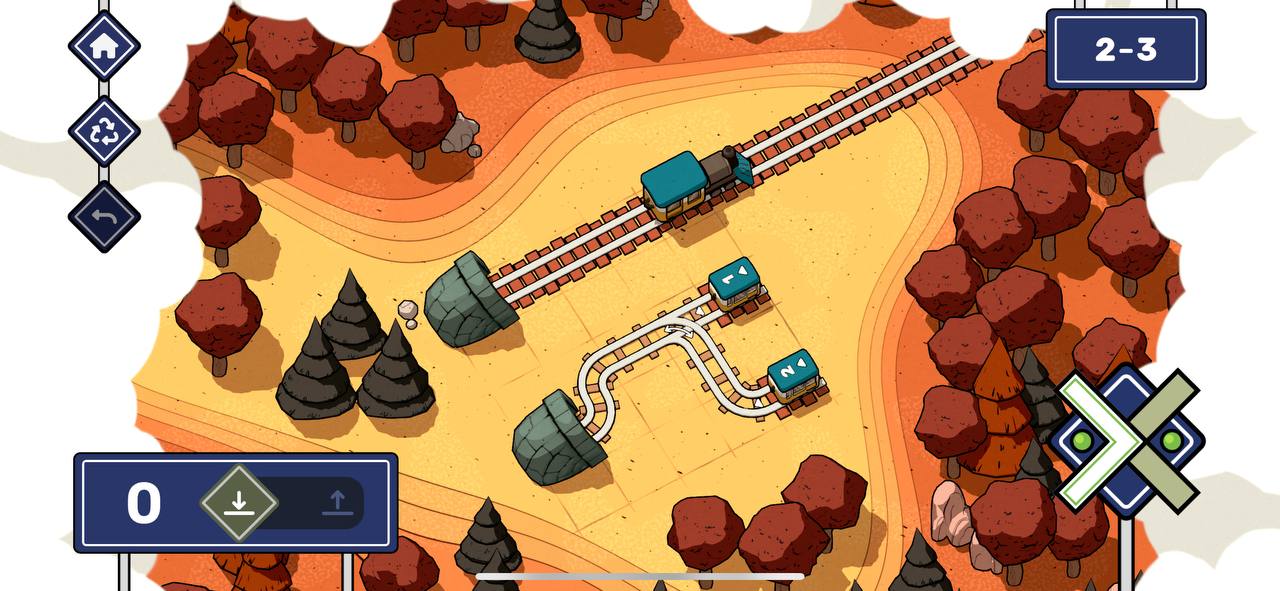Image resolution: width=1280 pixels, height=591 pixels.
Task: Select train car number 2
Action: [x=795, y=375]
